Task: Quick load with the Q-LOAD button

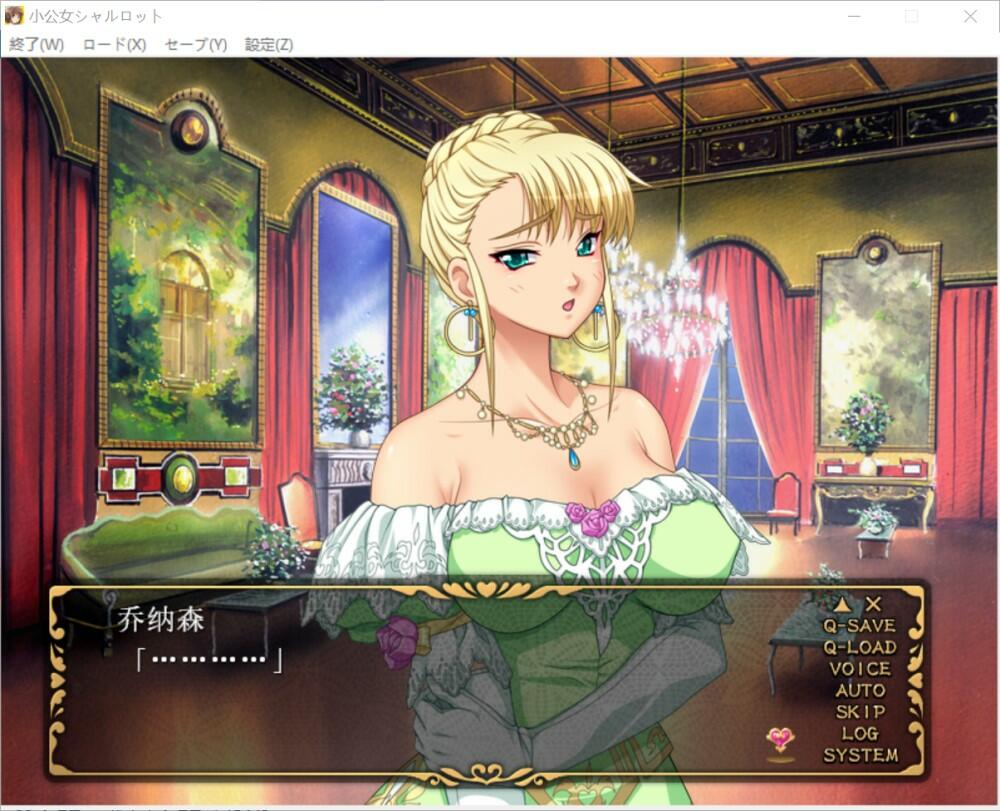Action: [859, 647]
